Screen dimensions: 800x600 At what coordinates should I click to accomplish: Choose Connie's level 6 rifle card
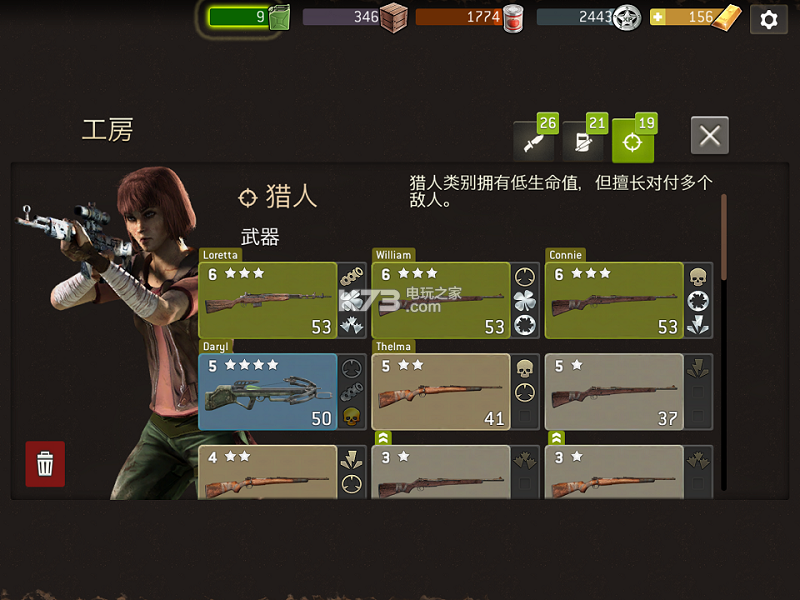tap(613, 300)
